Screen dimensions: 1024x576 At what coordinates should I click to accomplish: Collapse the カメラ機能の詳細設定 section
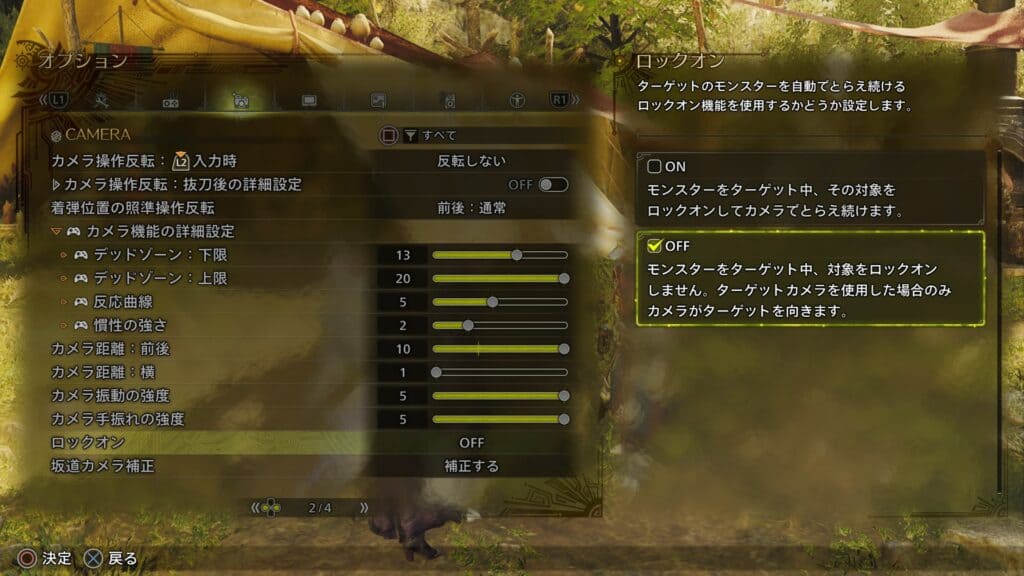tap(57, 232)
